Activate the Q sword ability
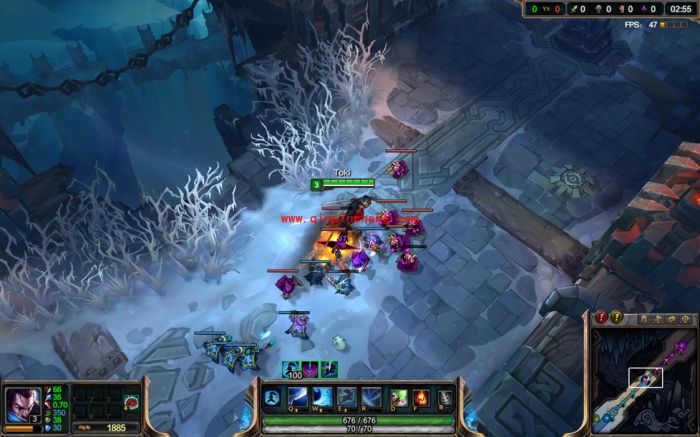This screenshot has width=700, height=437. (x=297, y=396)
